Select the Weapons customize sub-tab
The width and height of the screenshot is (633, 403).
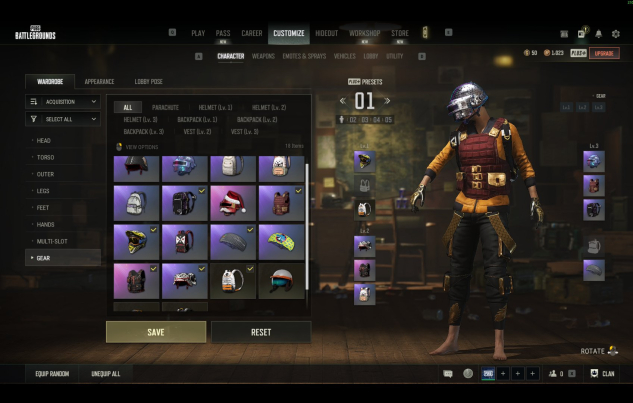point(263,56)
